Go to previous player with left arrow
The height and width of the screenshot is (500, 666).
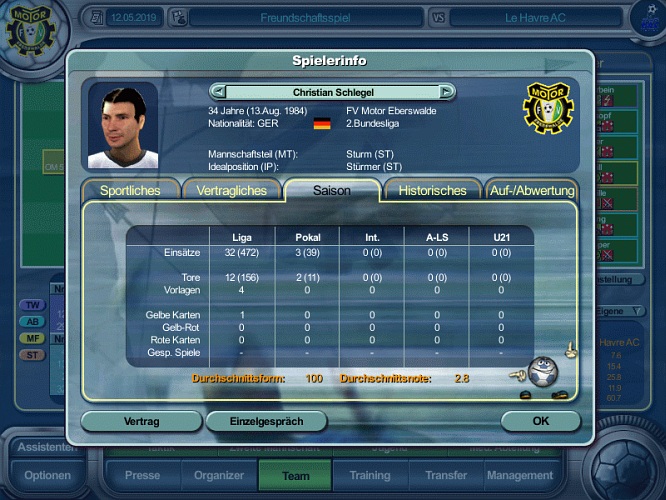[217, 92]
